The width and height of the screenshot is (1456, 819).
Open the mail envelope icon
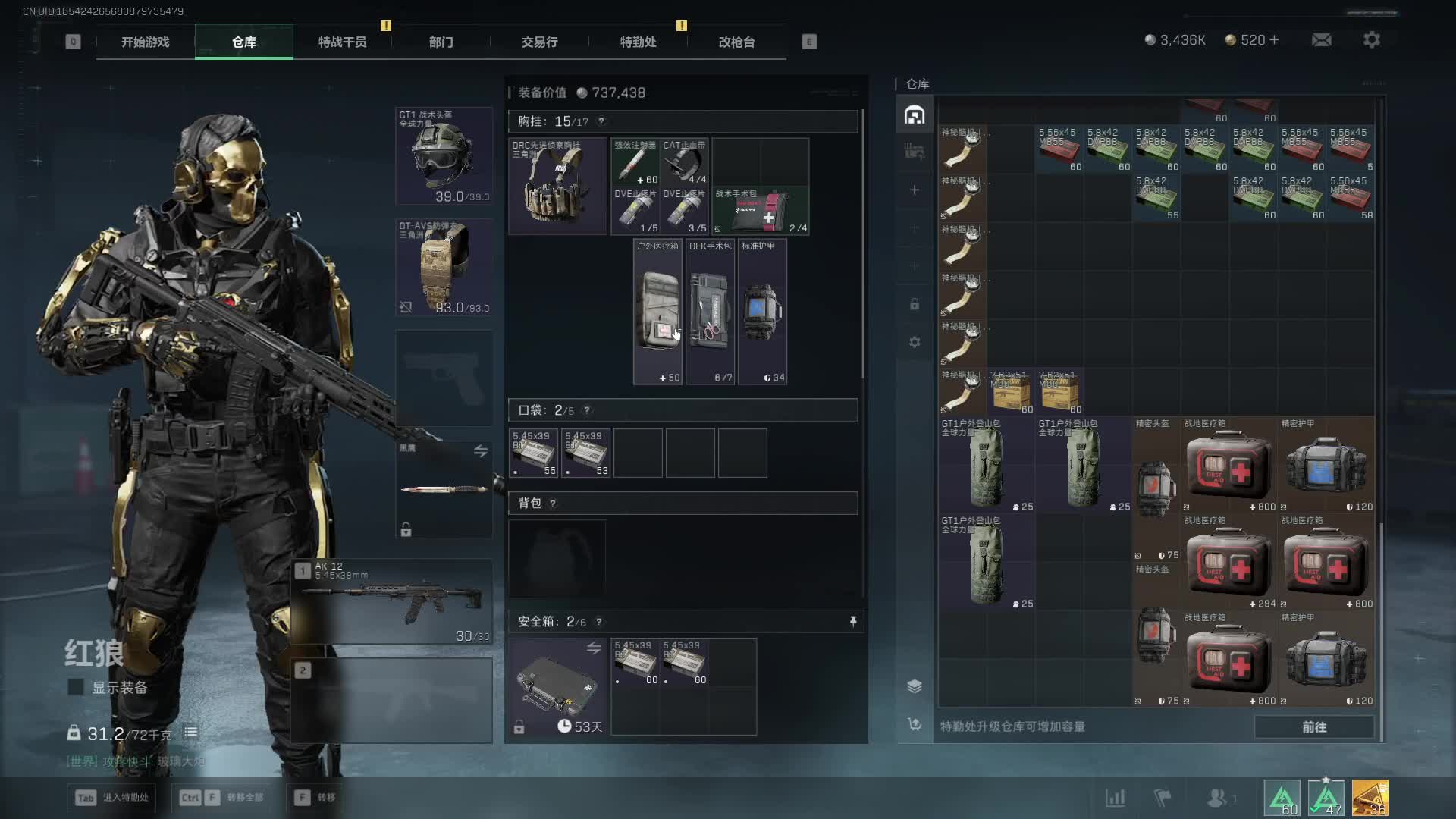tap(1321, 40)
